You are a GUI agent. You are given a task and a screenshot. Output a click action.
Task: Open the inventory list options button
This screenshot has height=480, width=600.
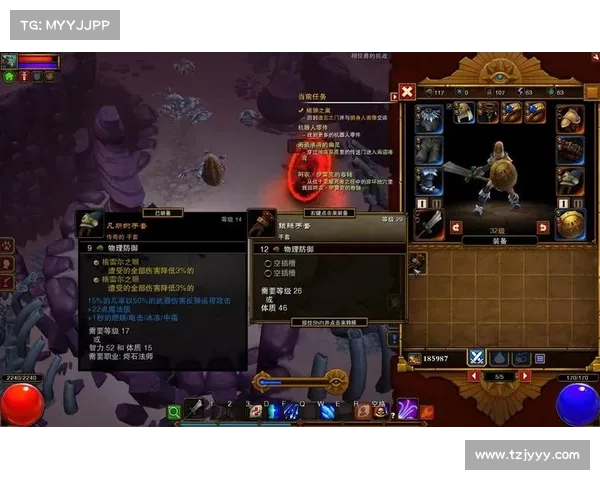541,357
